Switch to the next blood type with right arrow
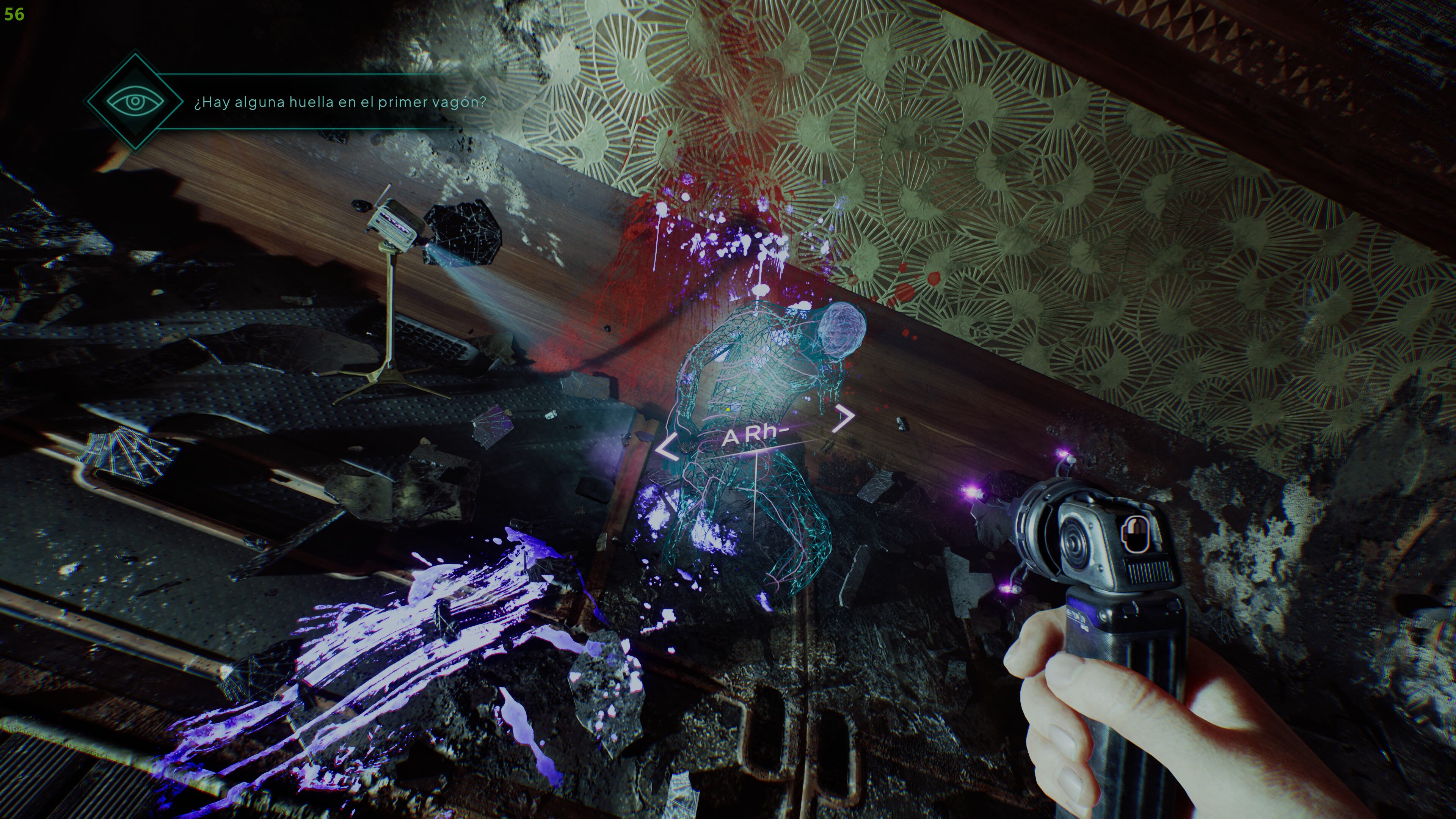 point(844,418)
